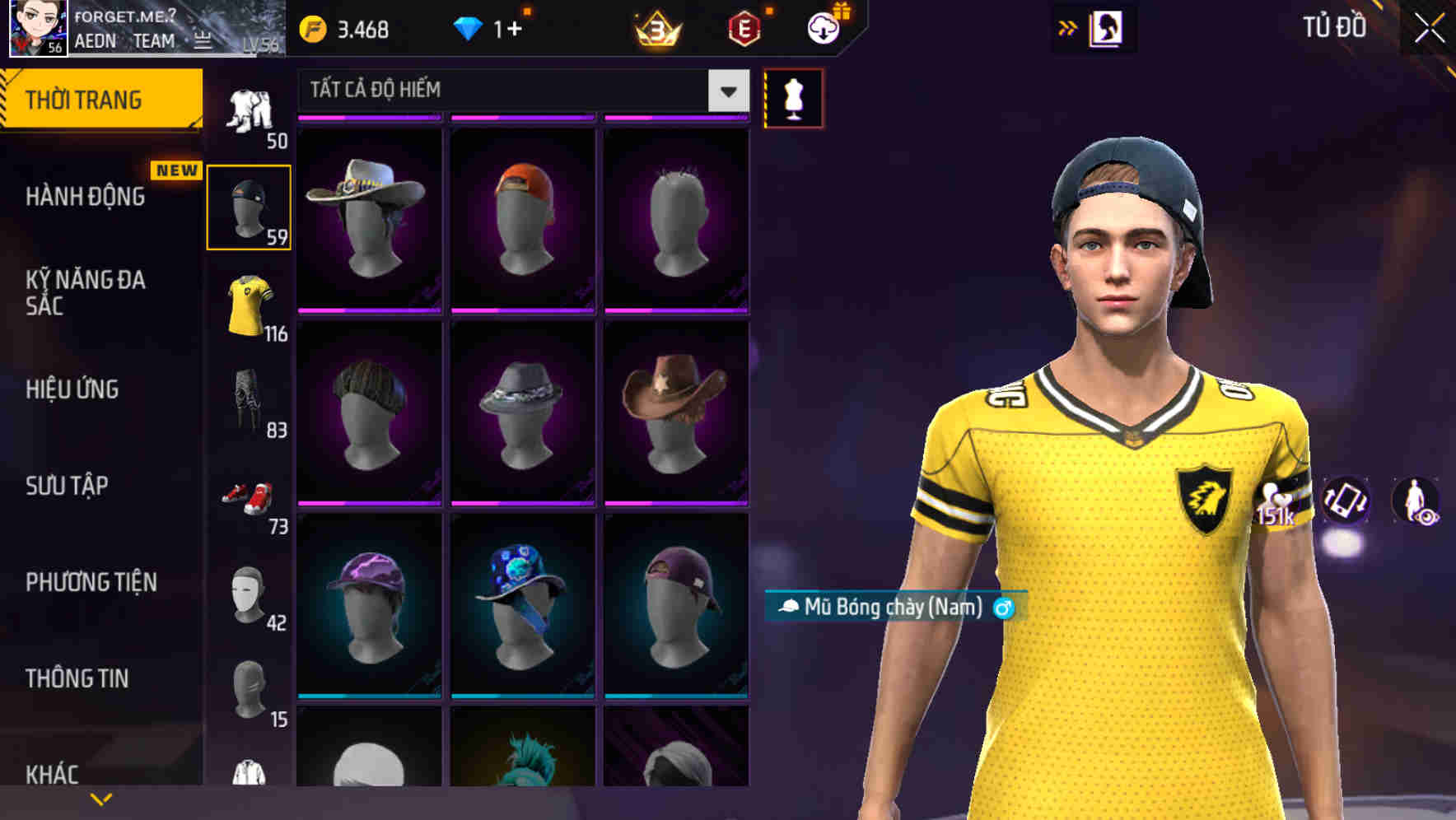Toggle the device rotate icon beside the character
This screenshot has width=1456, height=820.
click(x=1346, y=502)
